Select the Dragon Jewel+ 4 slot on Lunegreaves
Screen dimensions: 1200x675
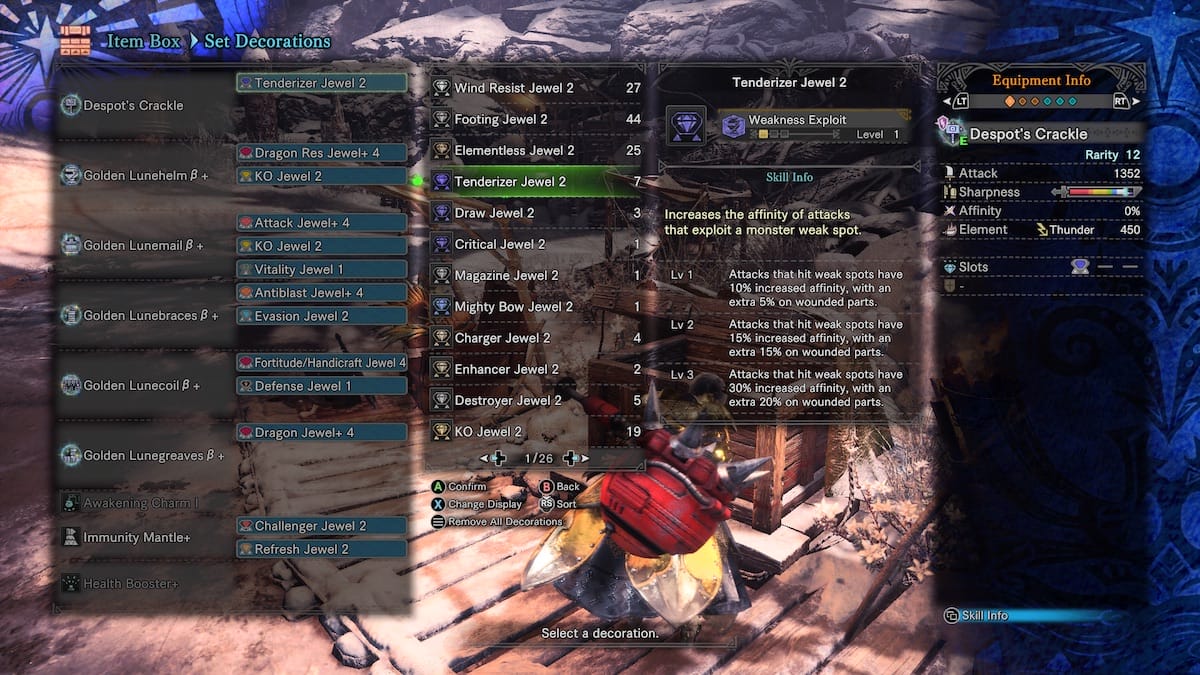click(322, 432)
